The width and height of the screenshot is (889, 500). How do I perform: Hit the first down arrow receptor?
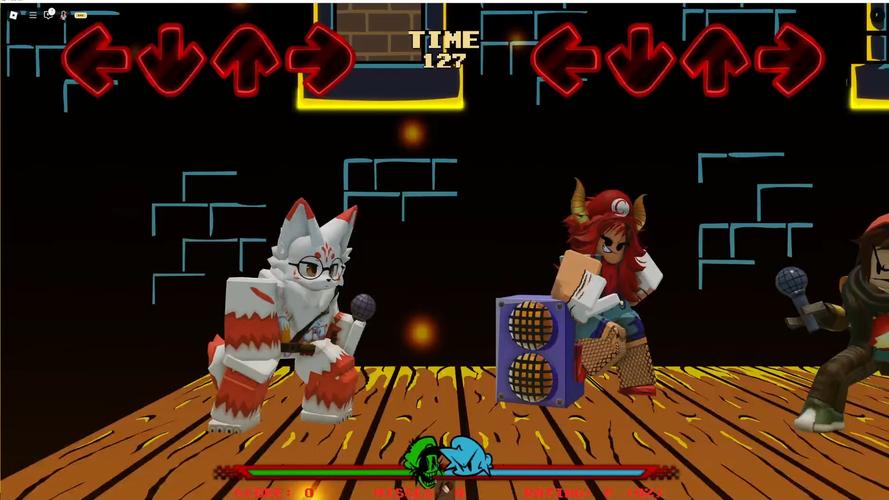click(171, 59)
